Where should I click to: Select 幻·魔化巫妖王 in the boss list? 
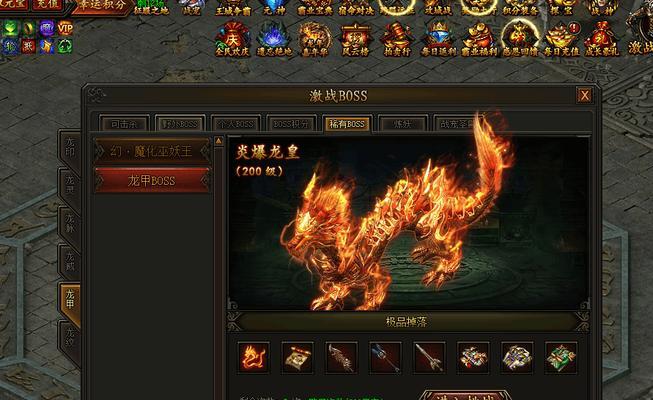[152, 151]
